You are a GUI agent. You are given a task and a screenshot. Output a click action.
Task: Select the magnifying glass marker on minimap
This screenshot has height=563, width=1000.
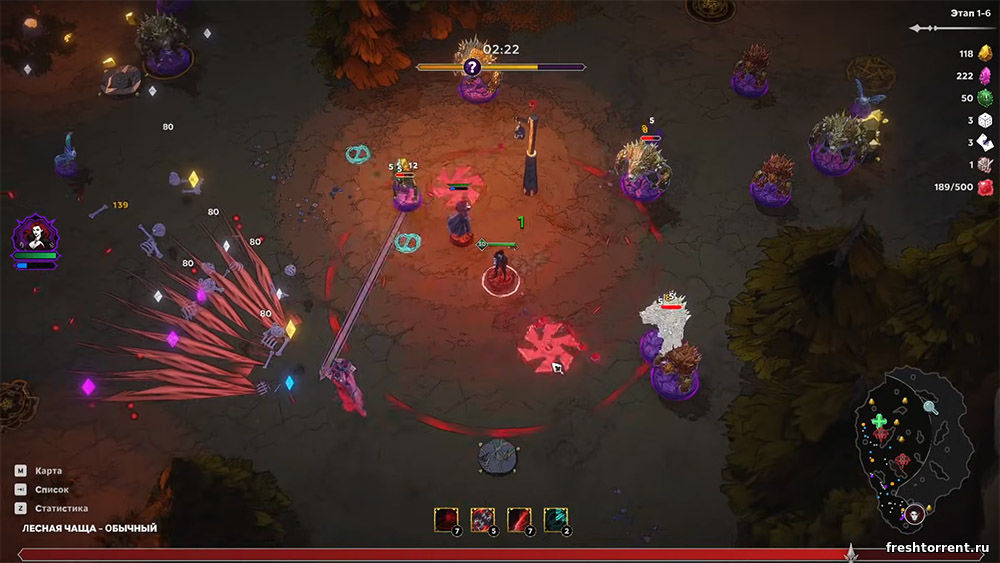(931, 407)
